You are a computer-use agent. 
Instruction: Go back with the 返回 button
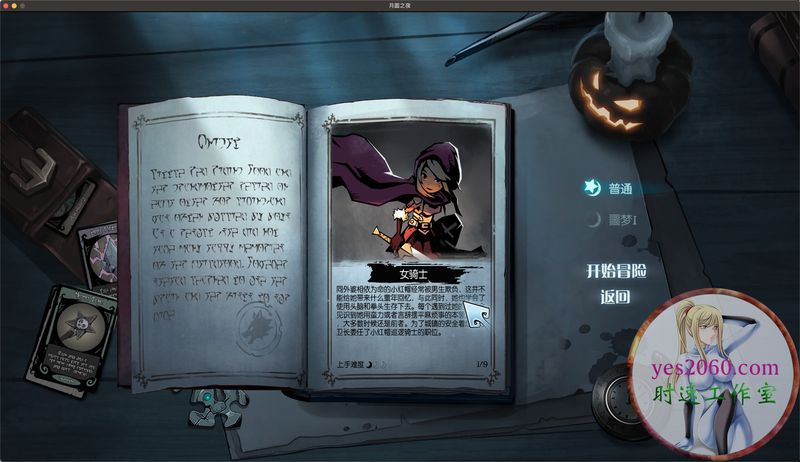pos(615,297)
